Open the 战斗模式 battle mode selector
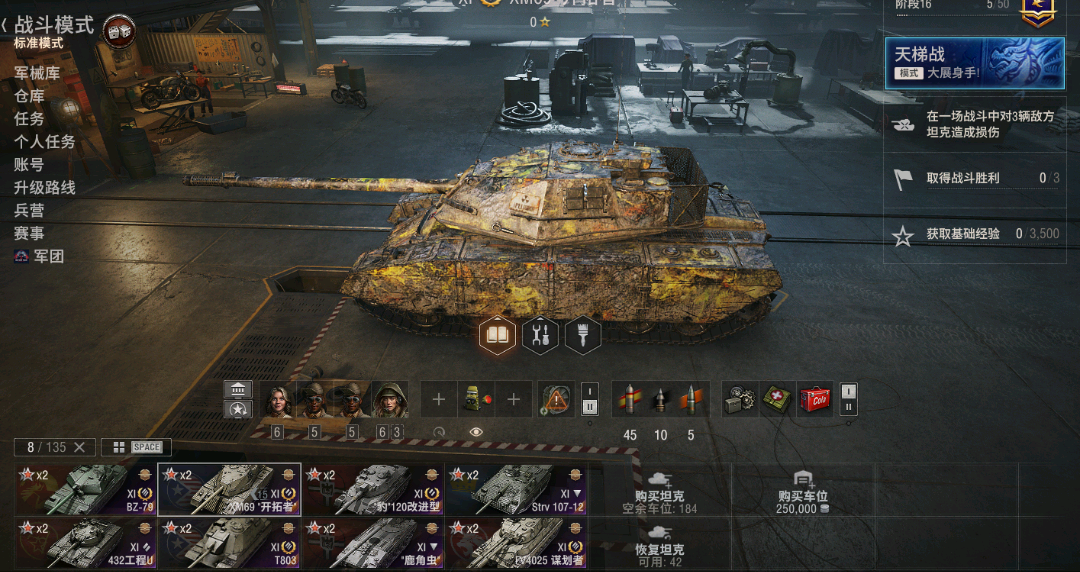 pos(55,26)
